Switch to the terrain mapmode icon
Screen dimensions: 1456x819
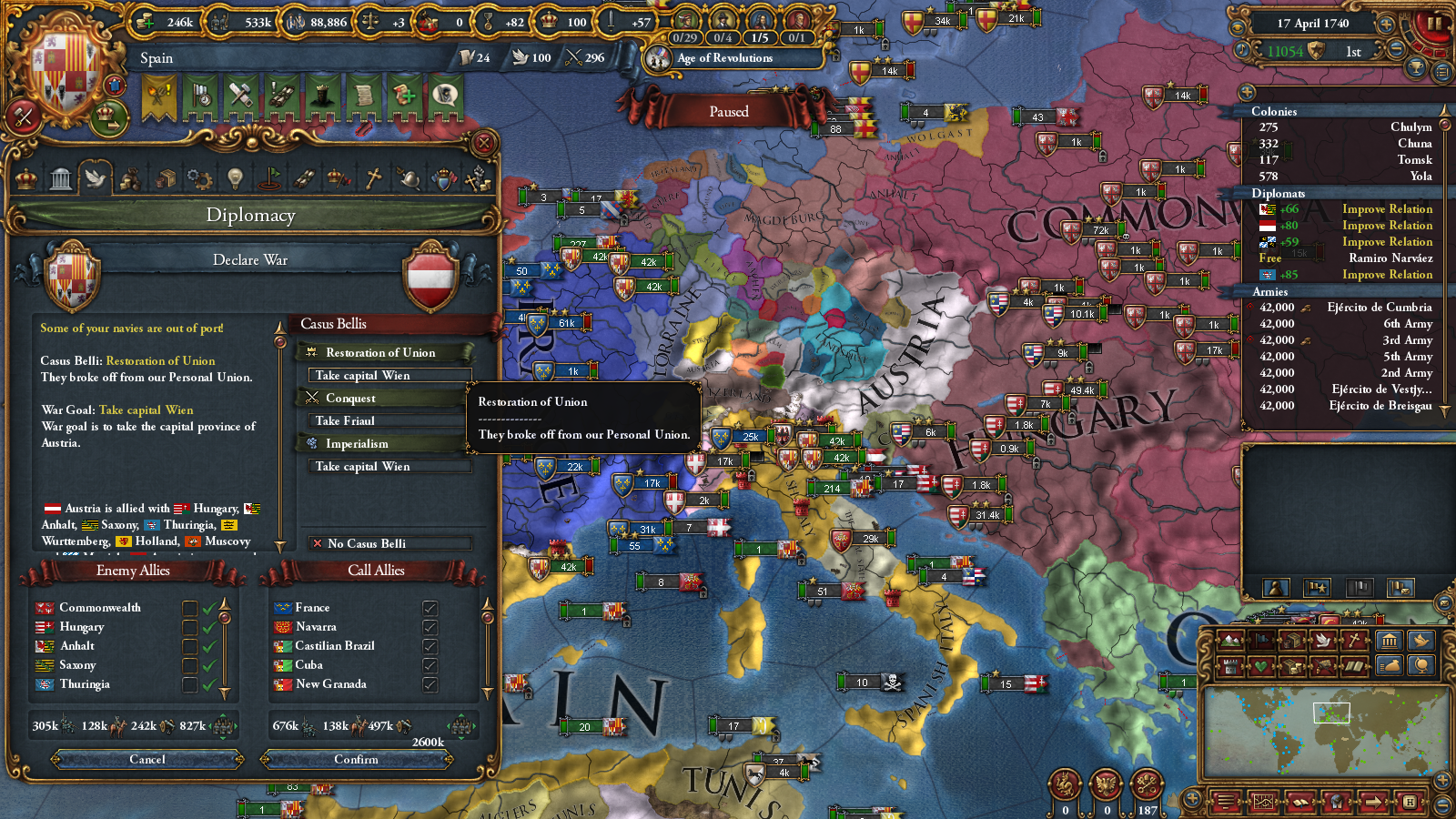[x=1229, y=640]
